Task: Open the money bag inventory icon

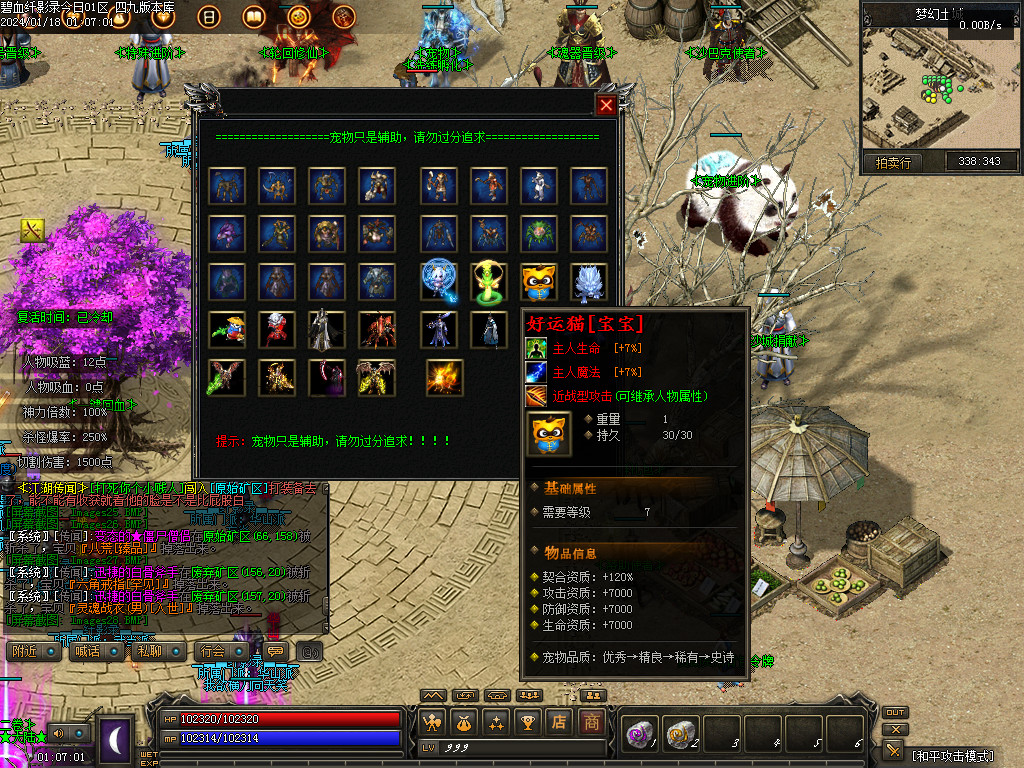Action: (464, 722)
